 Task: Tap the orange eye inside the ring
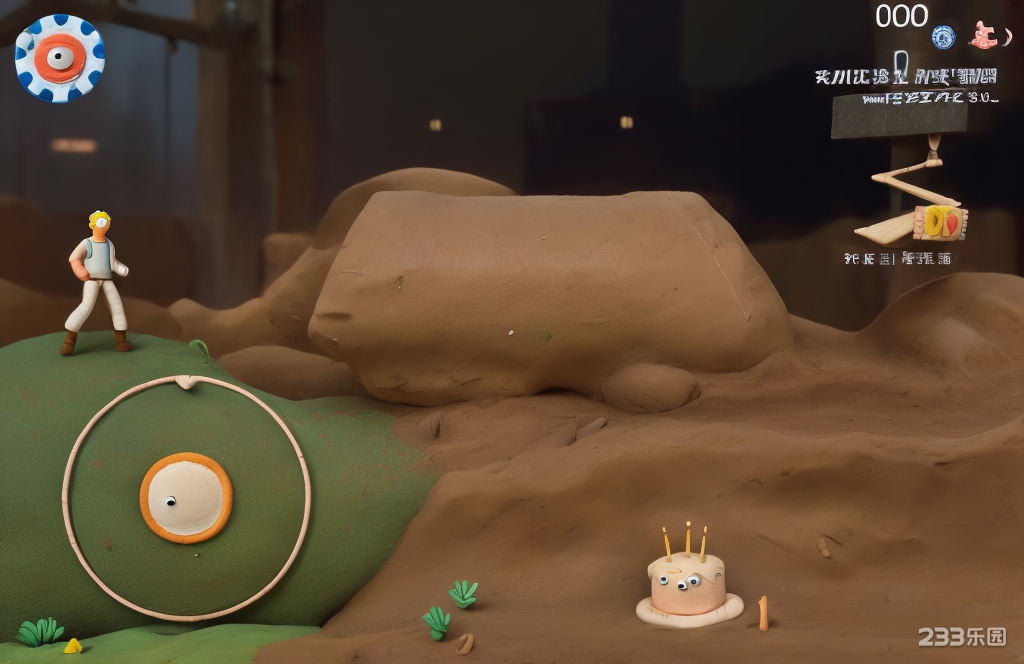click(x=186, y=497)
